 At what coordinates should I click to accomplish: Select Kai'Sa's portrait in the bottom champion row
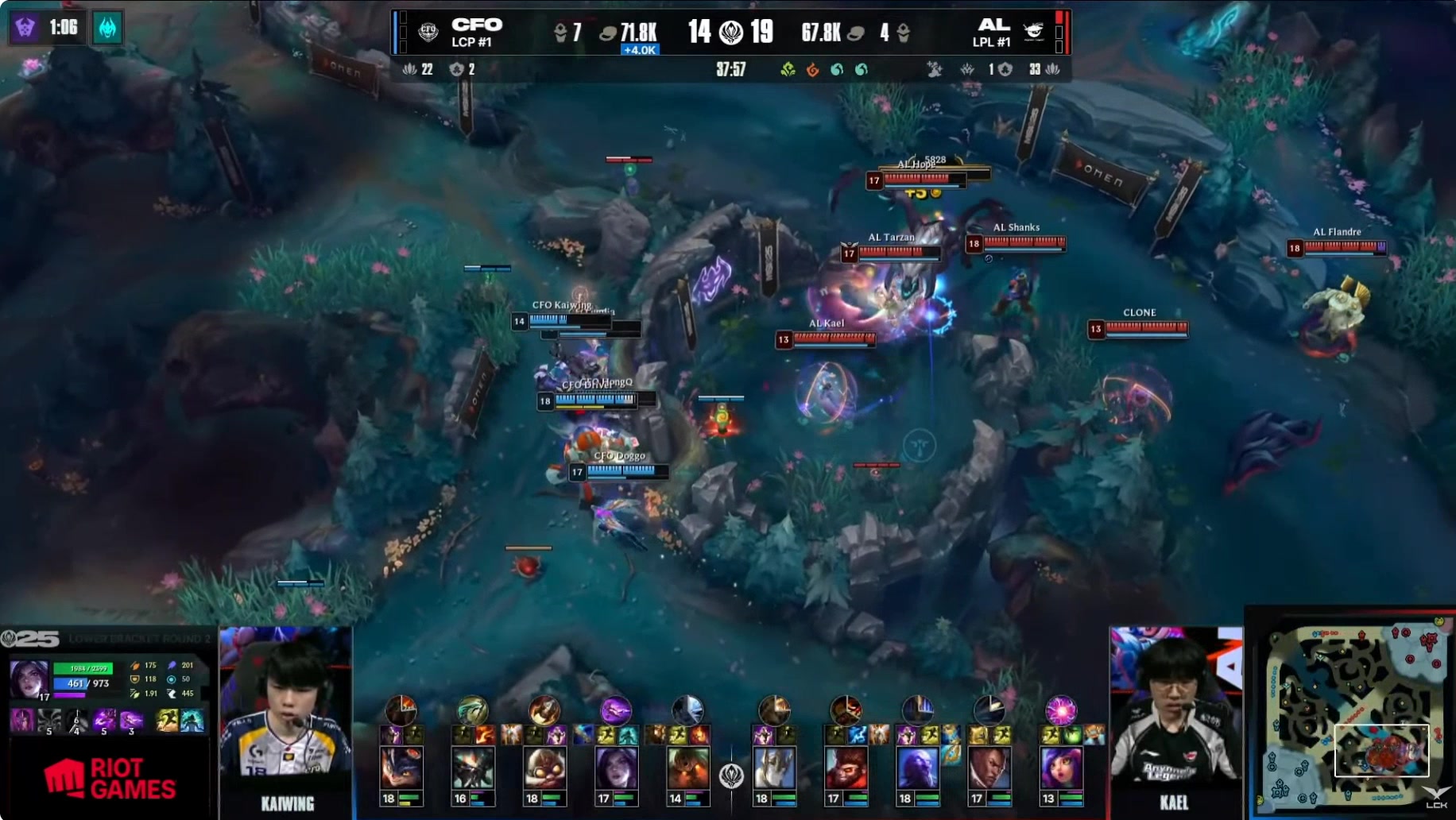pyautogui.click(x=616, y=768)
